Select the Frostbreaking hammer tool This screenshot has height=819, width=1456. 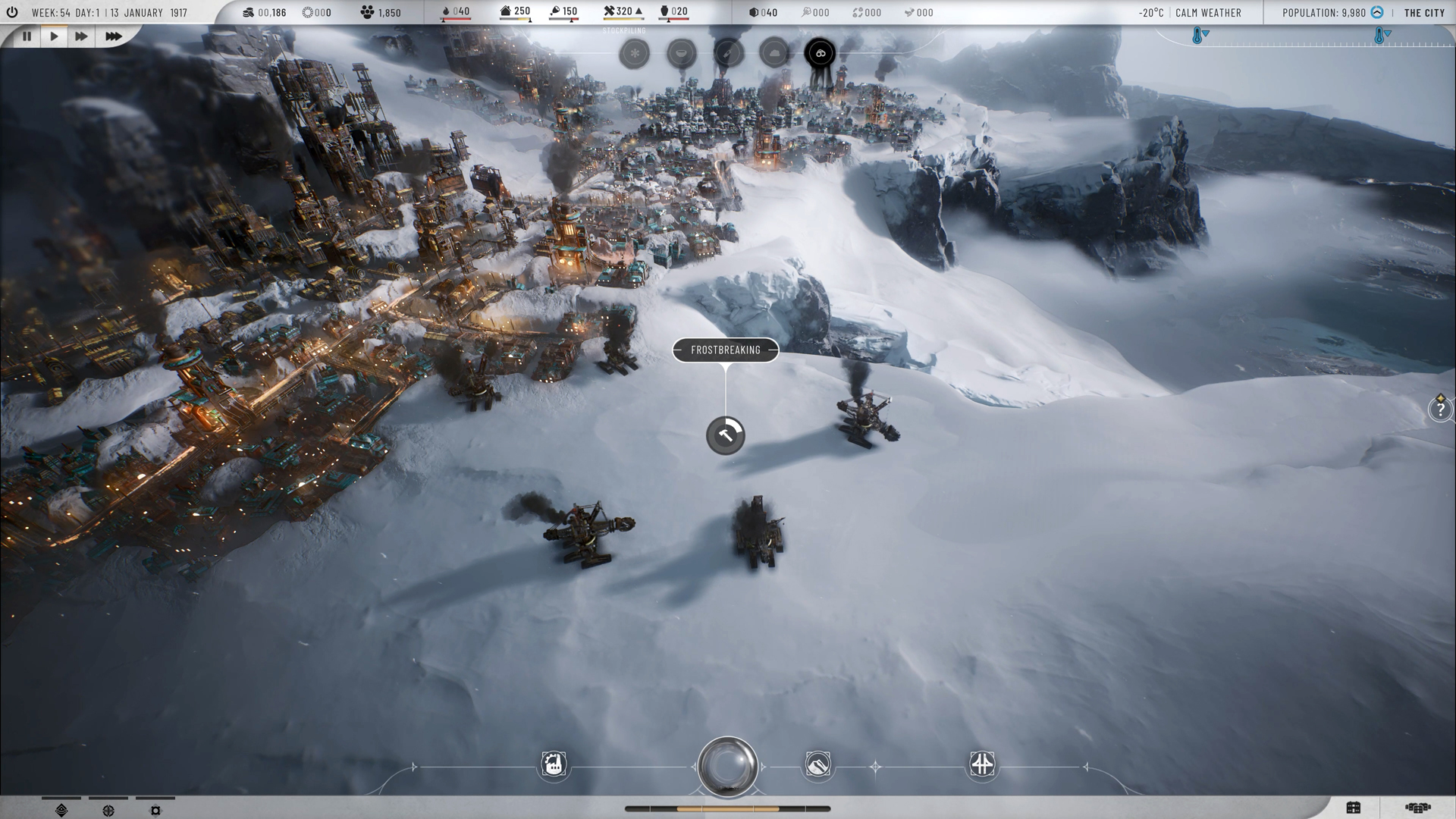point(726,437)
